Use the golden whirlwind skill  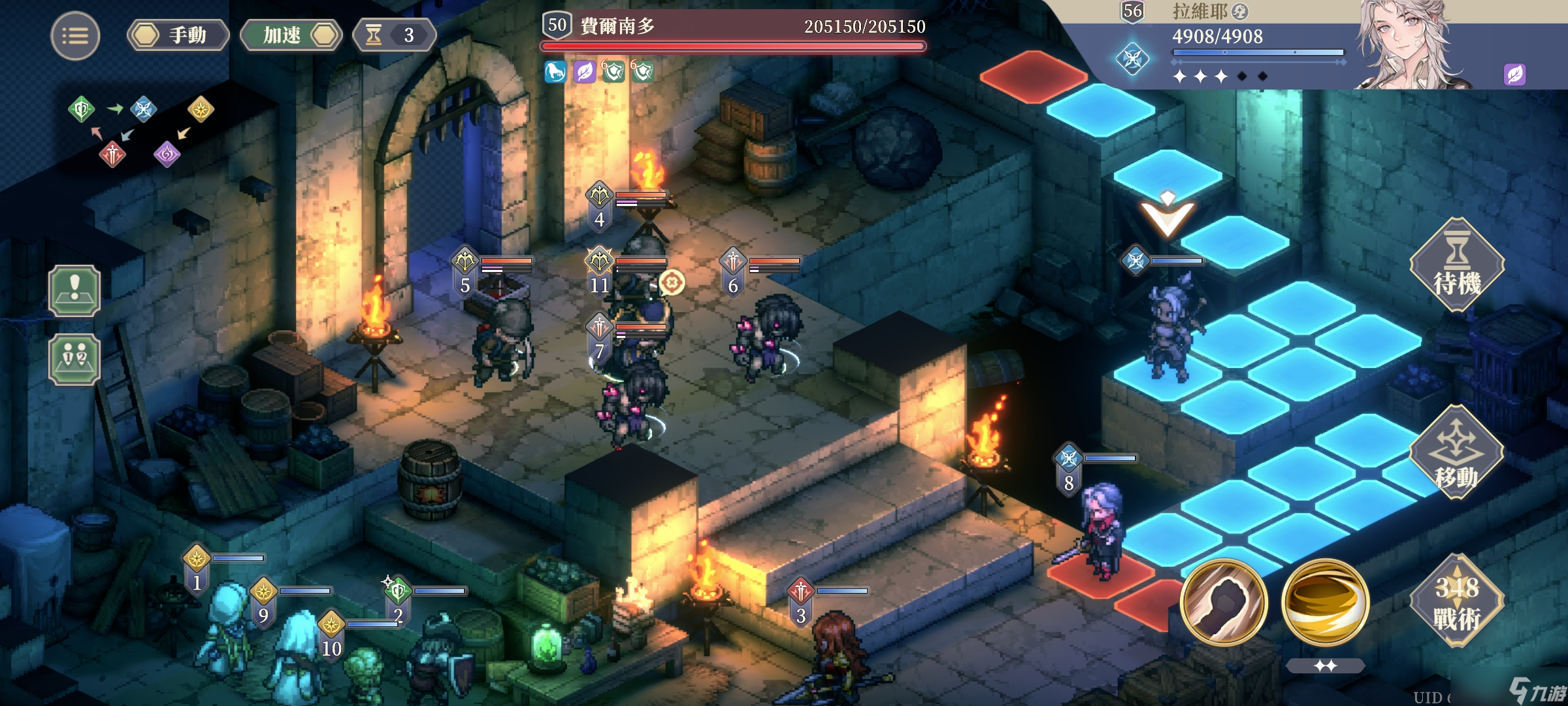pos(1325,602)
